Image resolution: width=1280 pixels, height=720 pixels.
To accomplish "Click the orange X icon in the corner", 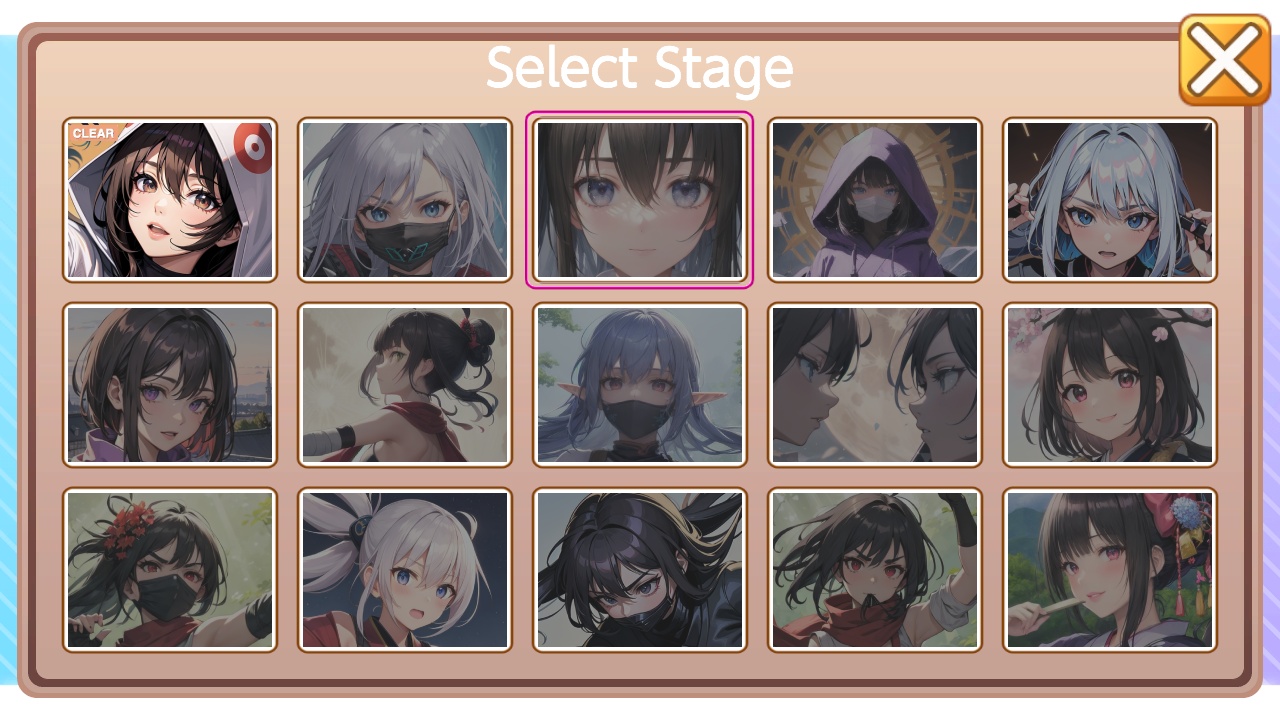I will (x=1224, y=60).
